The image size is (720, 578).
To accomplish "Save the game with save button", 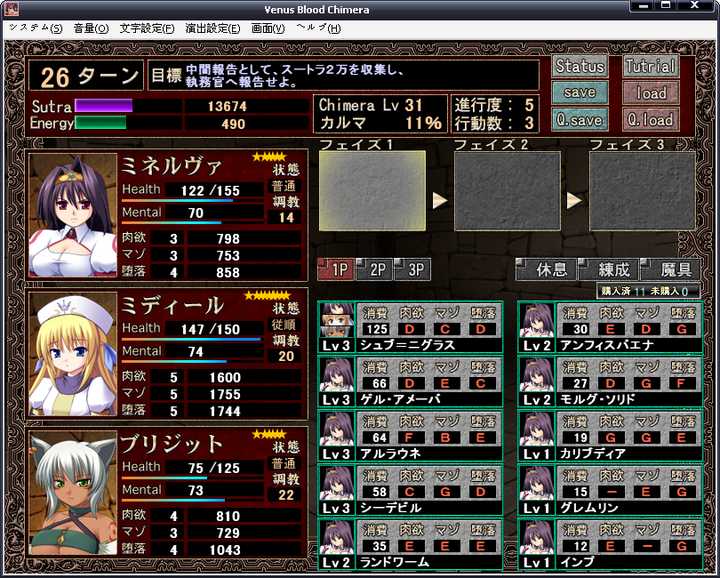I will 580,93.
